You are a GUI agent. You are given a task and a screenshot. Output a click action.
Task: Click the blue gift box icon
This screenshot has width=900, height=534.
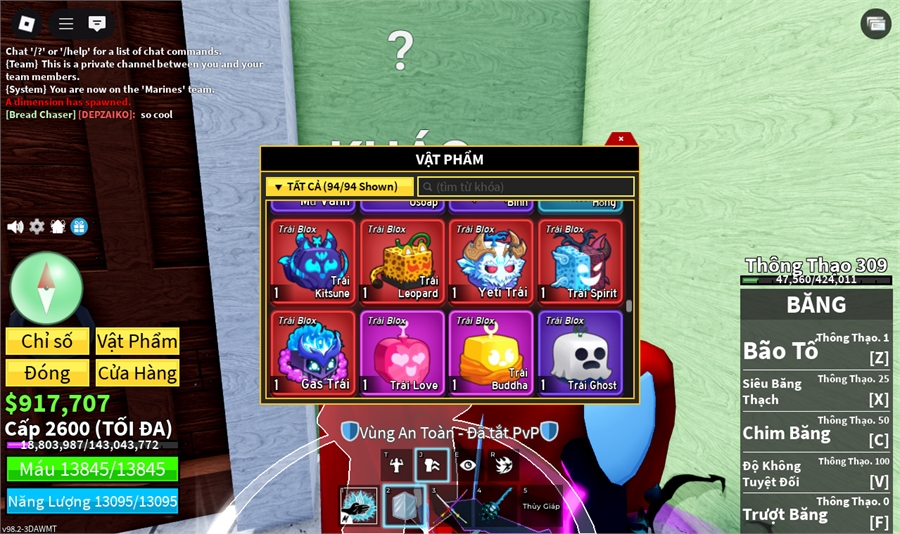click(x=79, y=227)
